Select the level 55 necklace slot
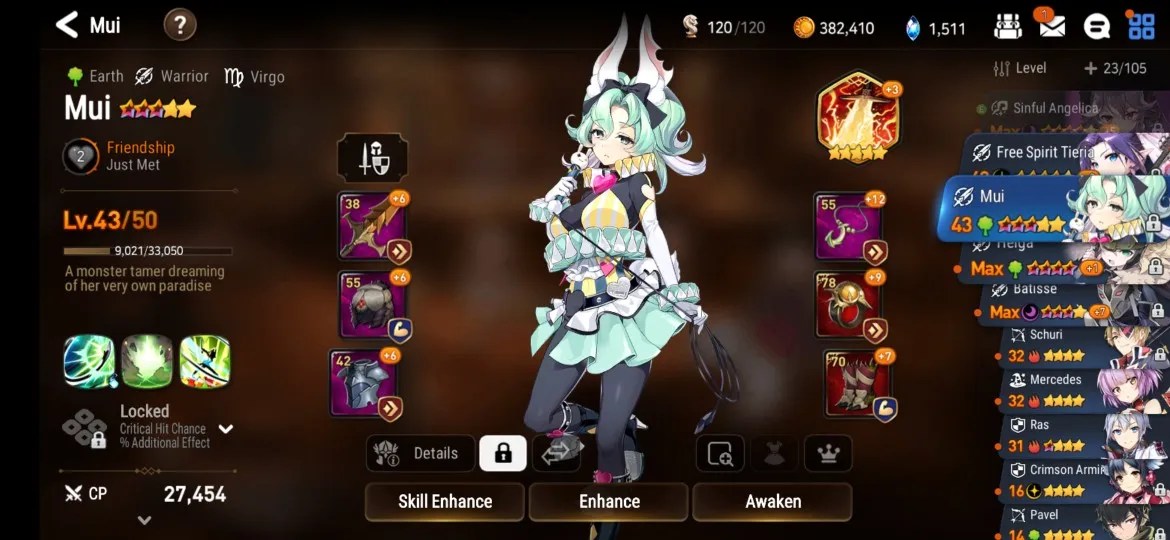The height and width of the screenshot is (540, 1170). [849, 227]
